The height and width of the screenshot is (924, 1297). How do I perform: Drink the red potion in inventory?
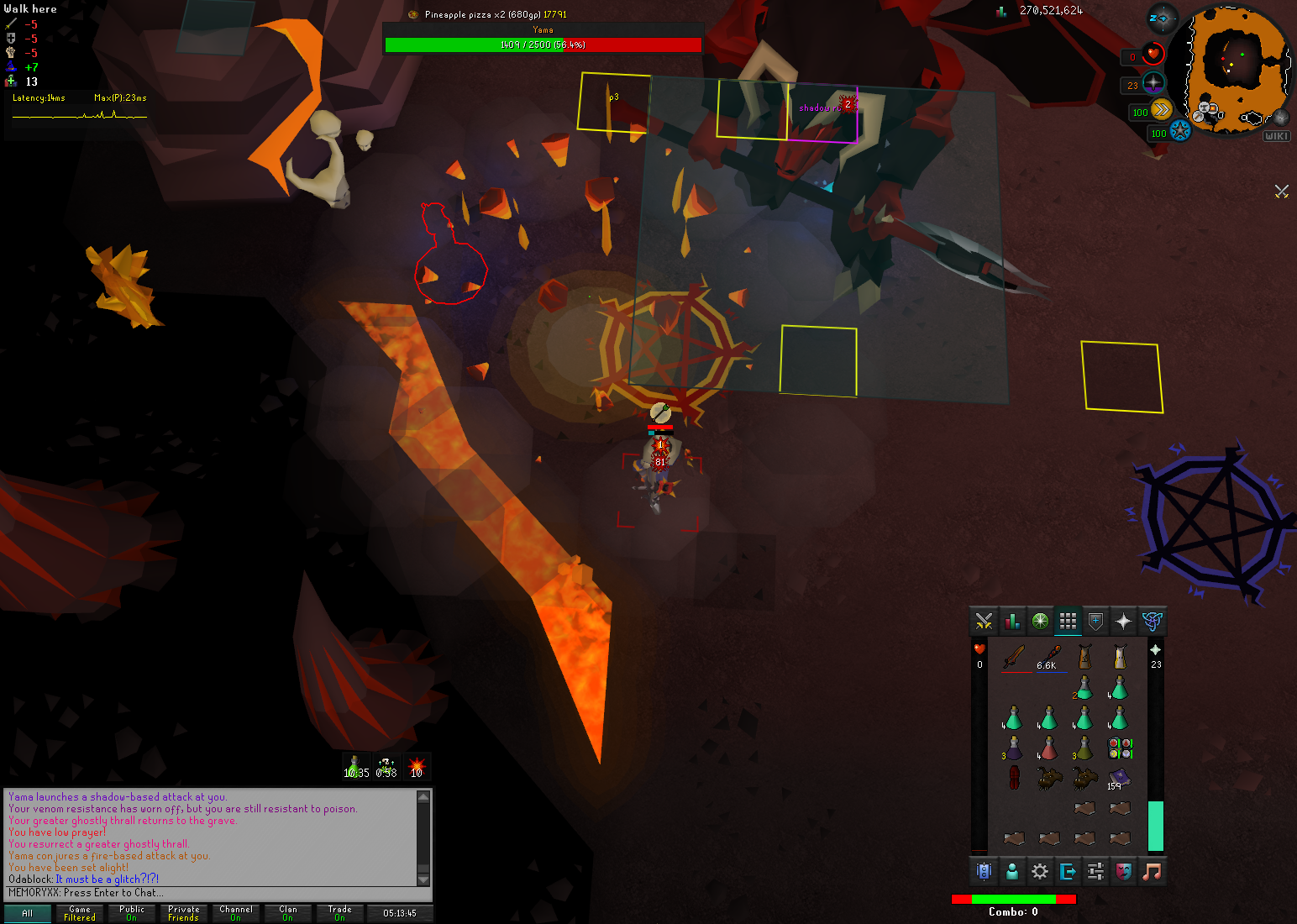tap(1048, 748)
